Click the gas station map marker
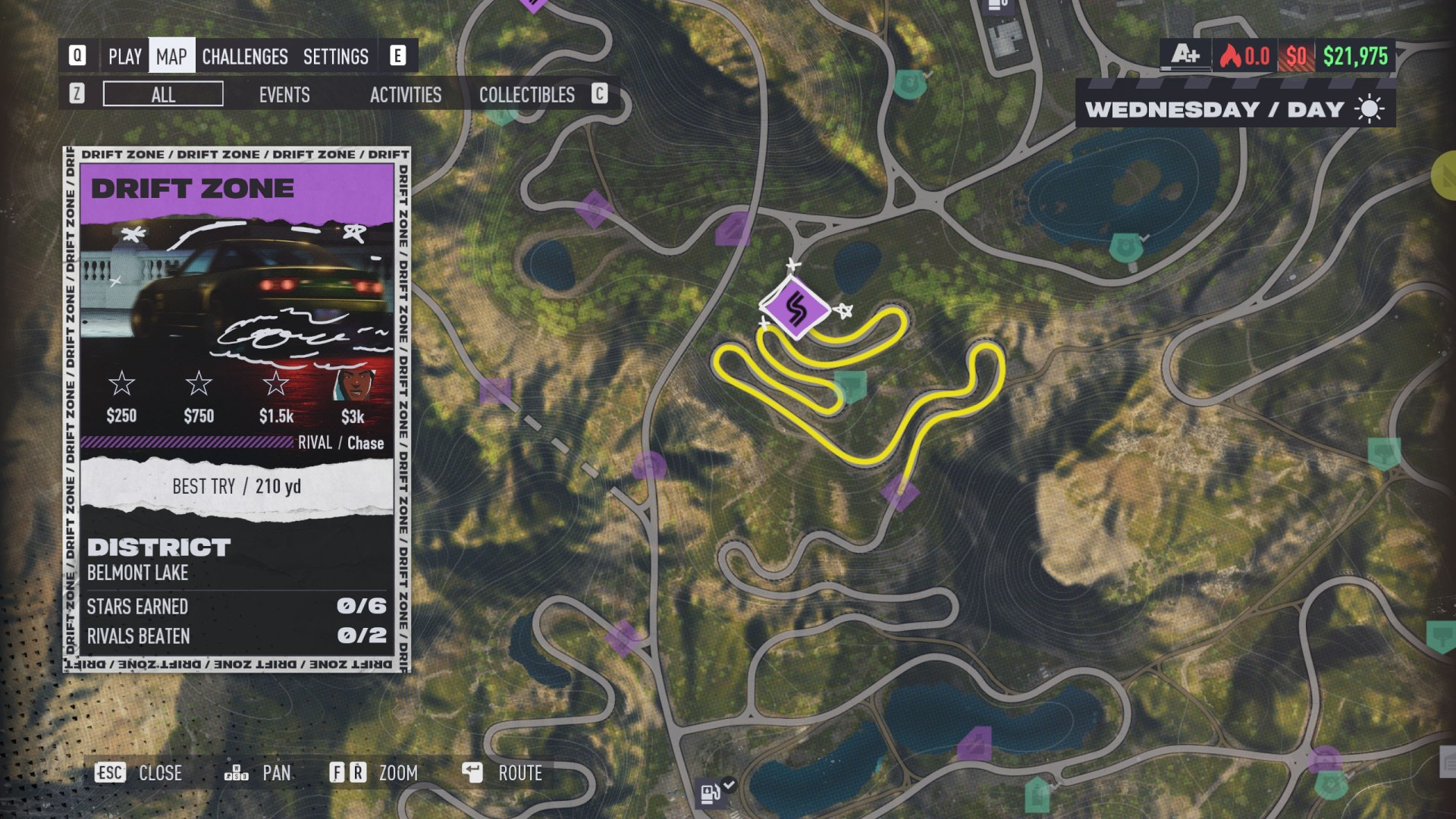The height and width of the screenshot is (819, 1456). [x=711, y=793]
